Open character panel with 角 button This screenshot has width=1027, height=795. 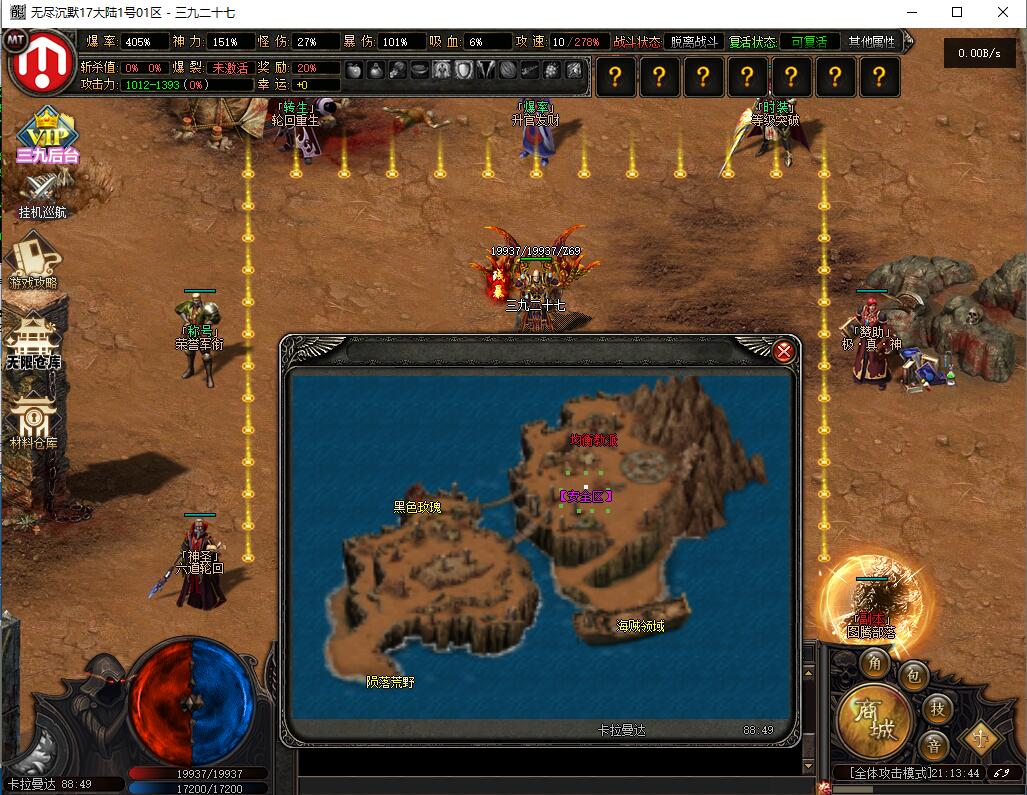(x=876, y=663)
